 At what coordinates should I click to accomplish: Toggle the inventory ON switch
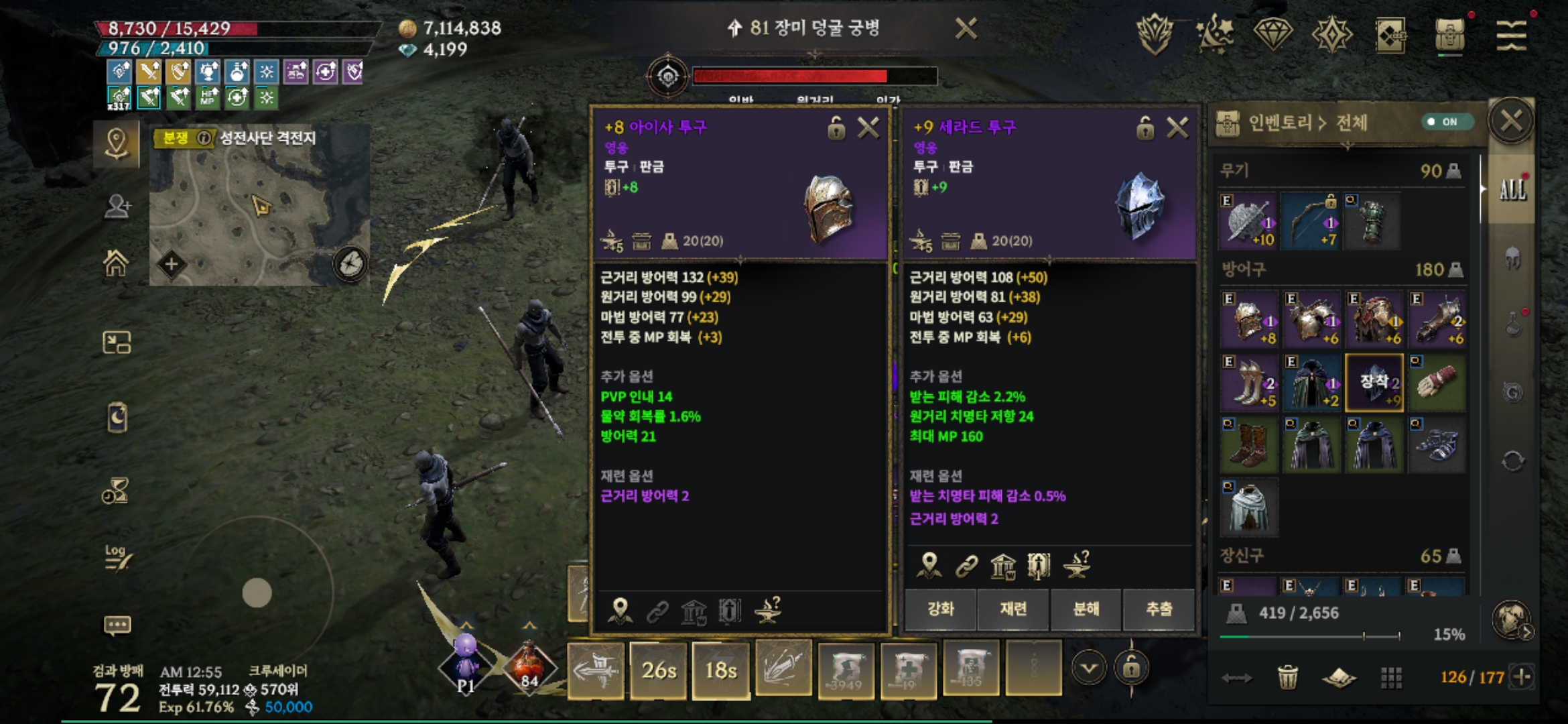tap(1446, 121)
